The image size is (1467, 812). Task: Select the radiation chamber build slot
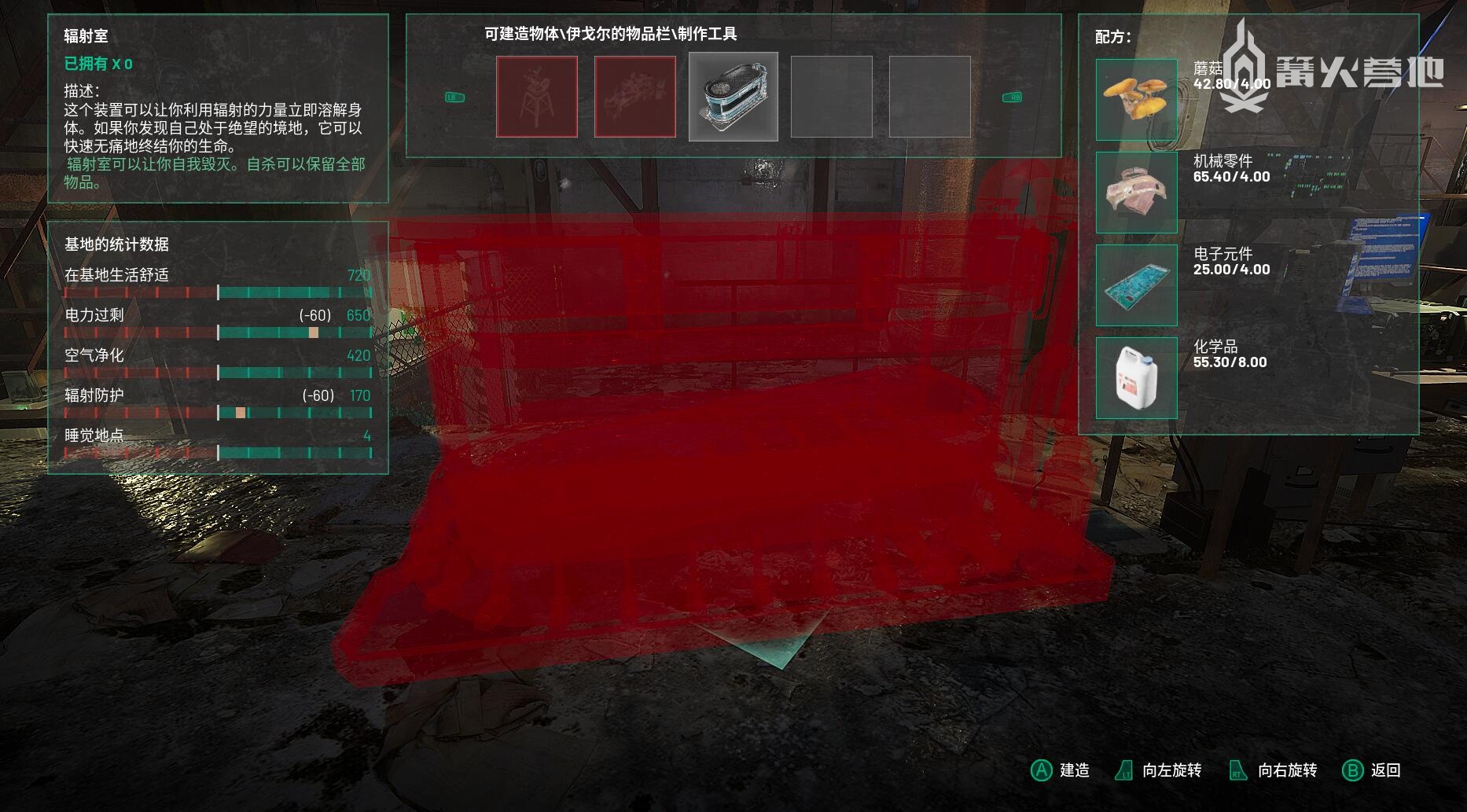tap(733, 97)
